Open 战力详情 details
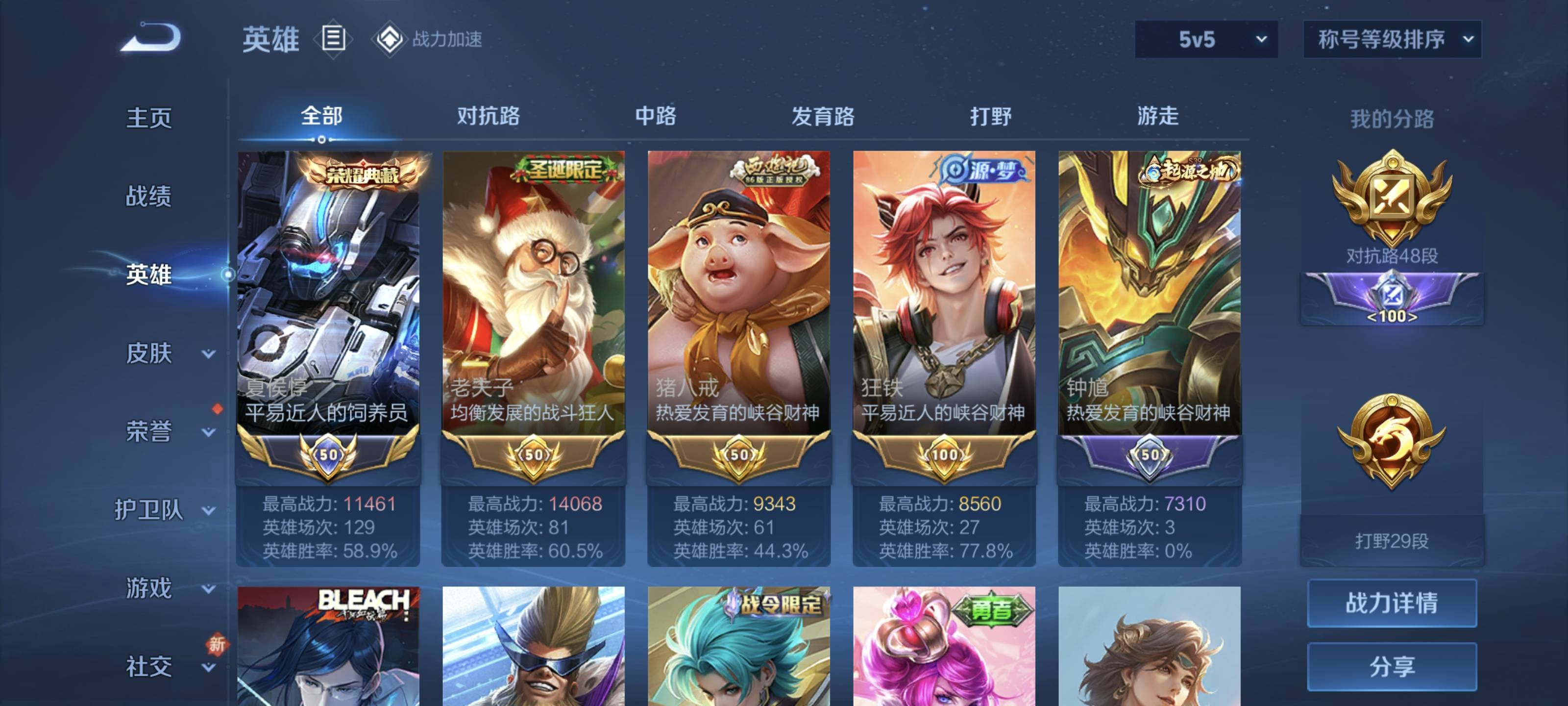 1392,603
